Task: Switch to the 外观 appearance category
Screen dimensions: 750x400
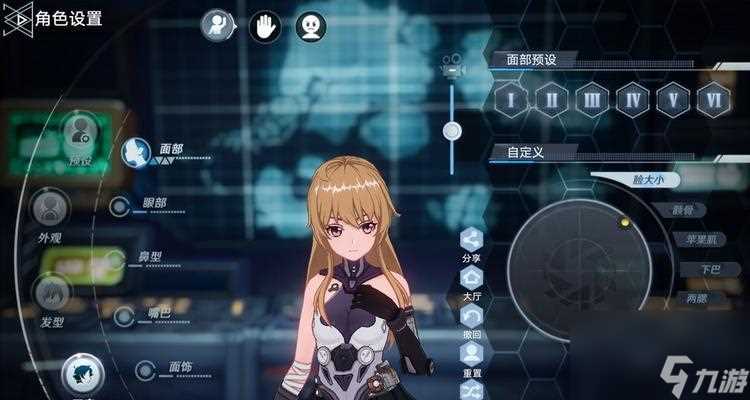Action: coord(50,208)
